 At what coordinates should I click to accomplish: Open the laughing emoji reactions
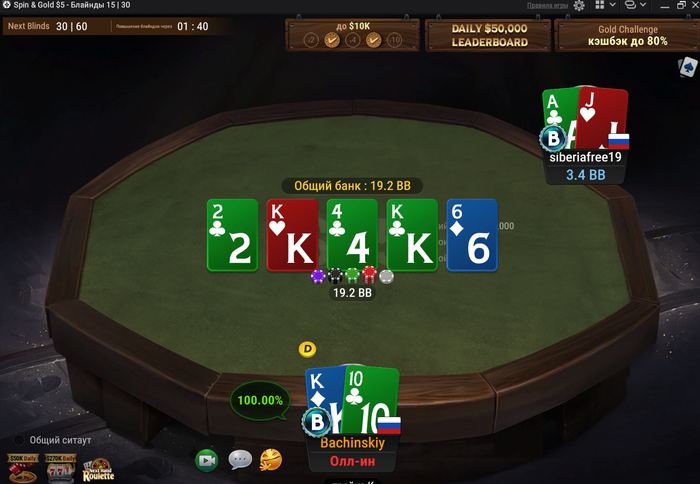[x=271, y=460]
